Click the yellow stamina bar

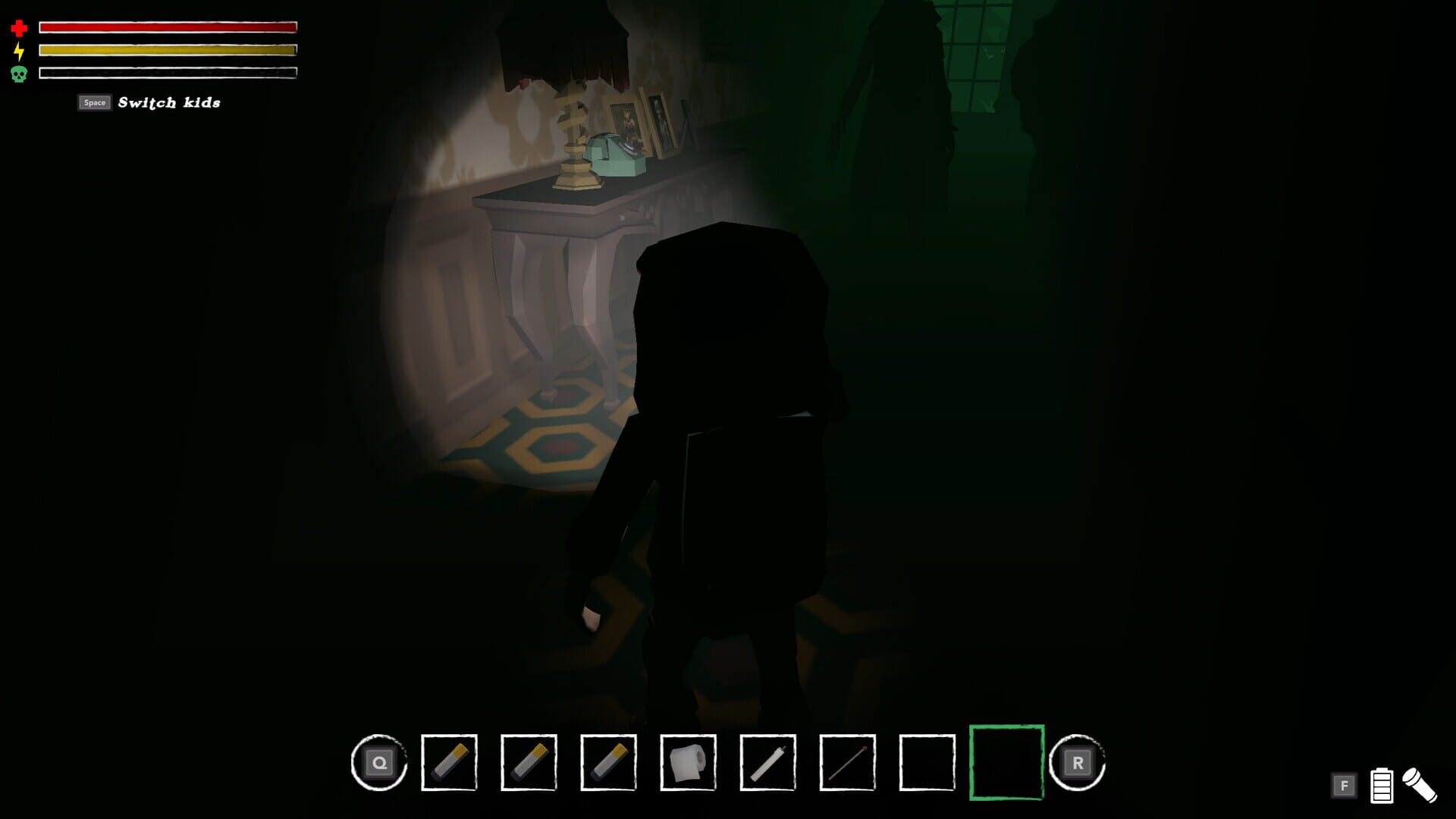167,51
